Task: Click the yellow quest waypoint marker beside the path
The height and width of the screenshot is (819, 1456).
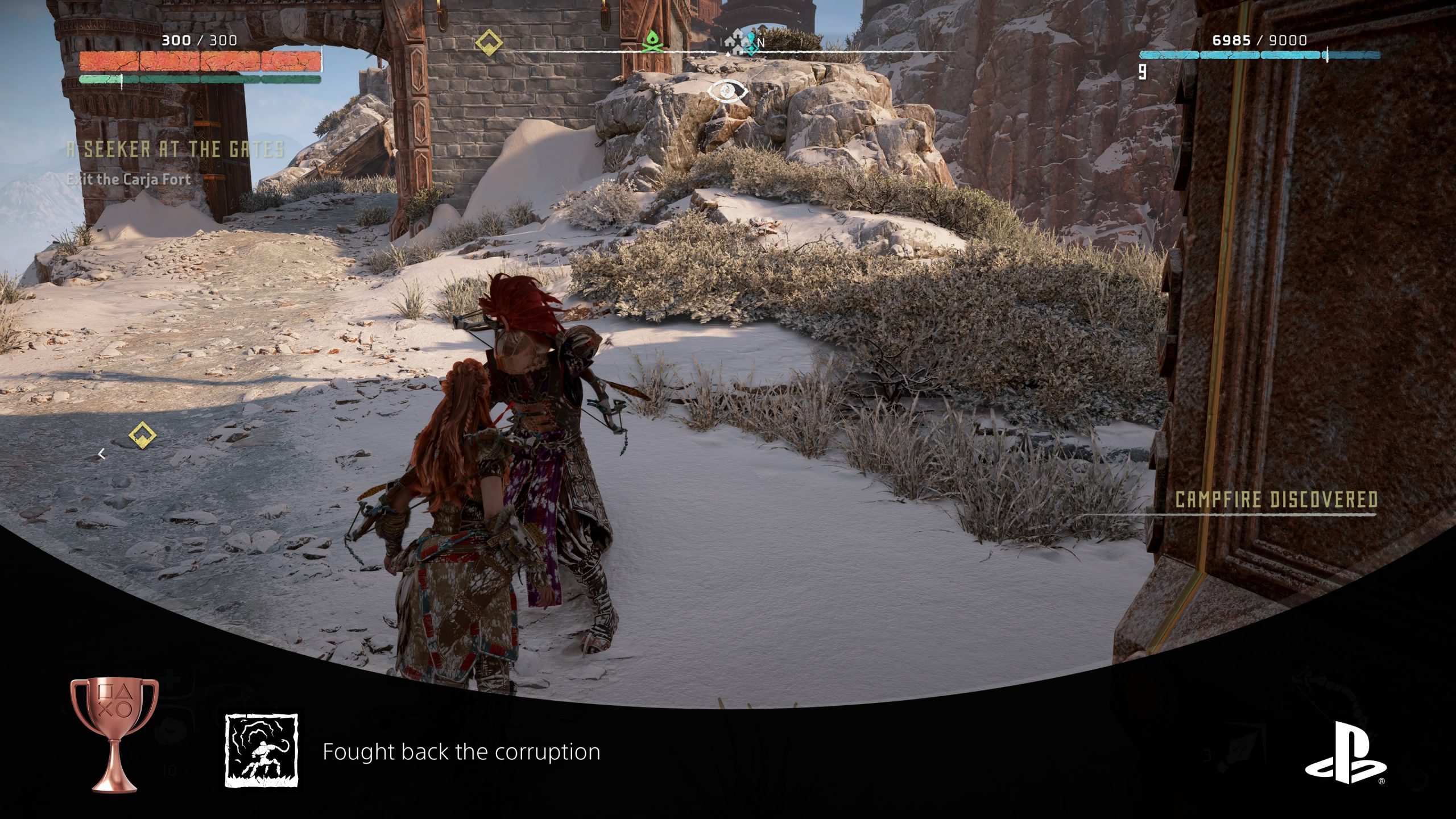Action: coord(142,436)
